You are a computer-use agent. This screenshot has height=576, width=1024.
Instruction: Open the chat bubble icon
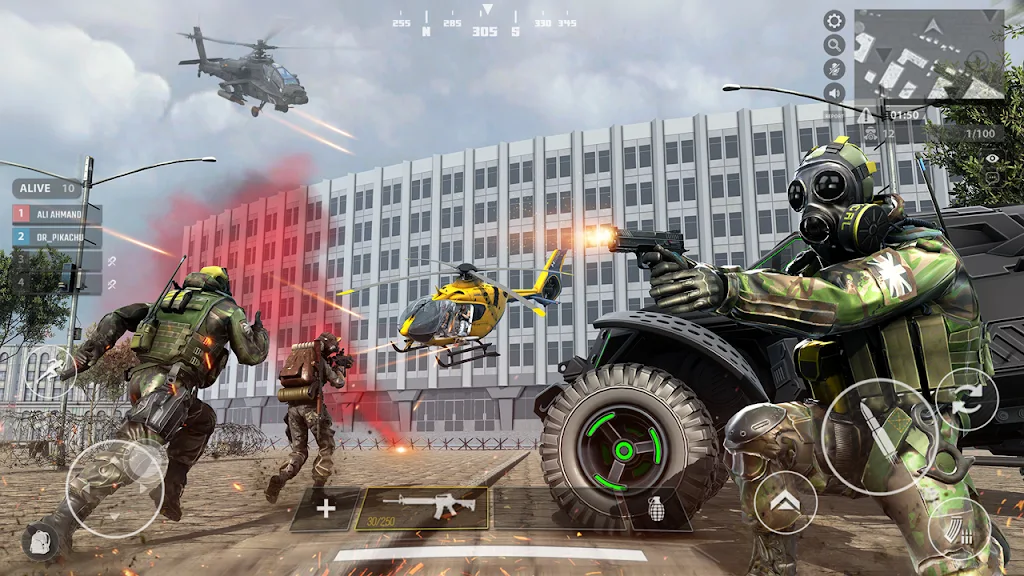pos(992,177)
